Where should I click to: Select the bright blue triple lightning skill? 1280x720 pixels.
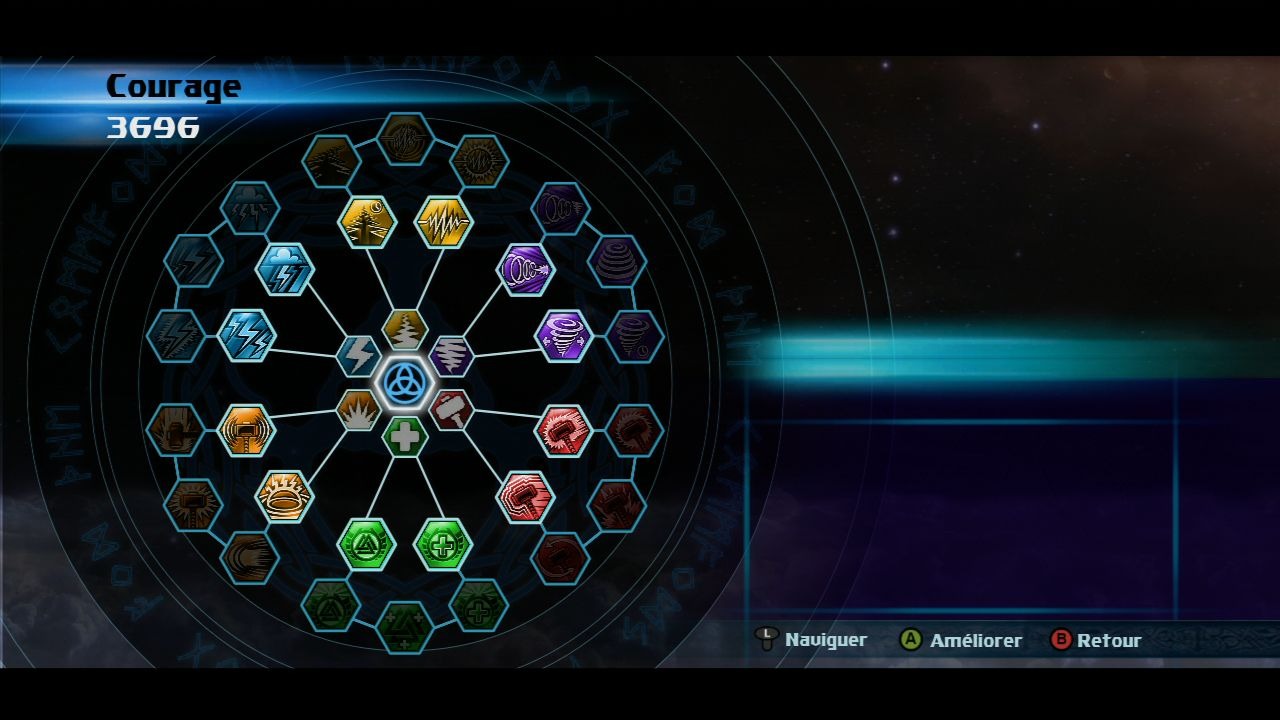point(246,335)
